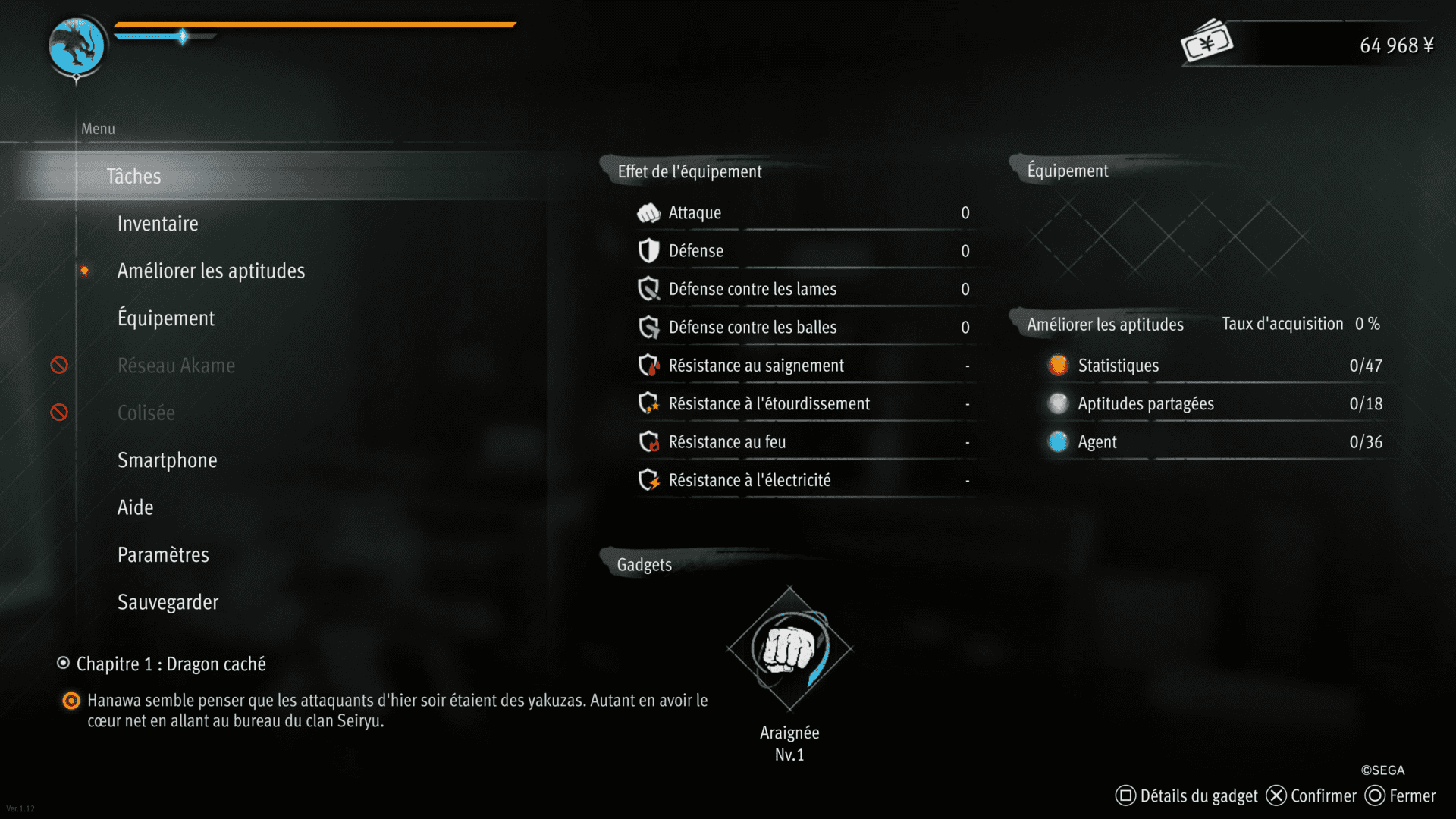Open the Statistiques aptitude row
Viewport: 1456px width, 819px height.
1213,366
